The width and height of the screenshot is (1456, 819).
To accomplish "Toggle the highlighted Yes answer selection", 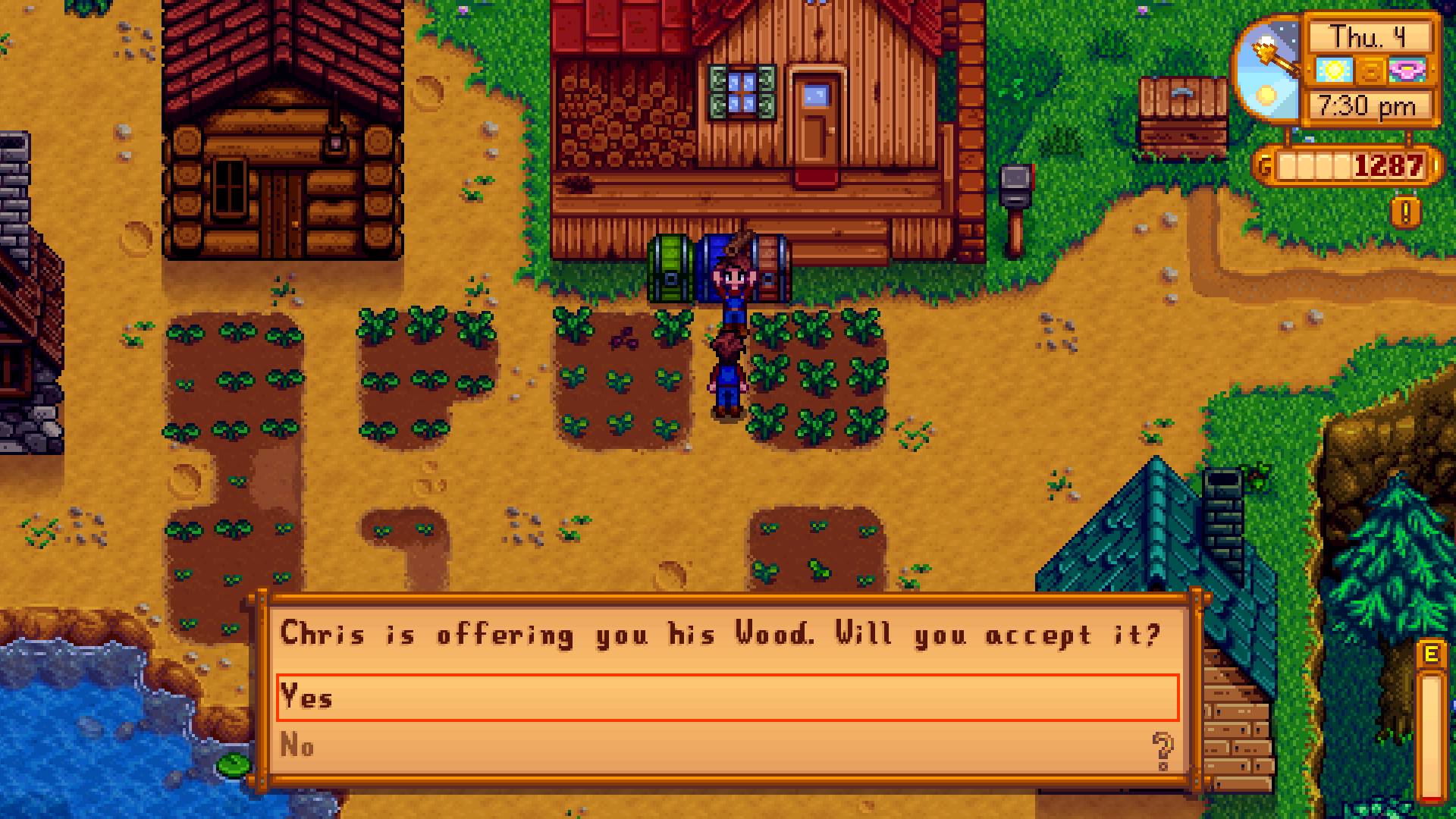I will 531,698.
